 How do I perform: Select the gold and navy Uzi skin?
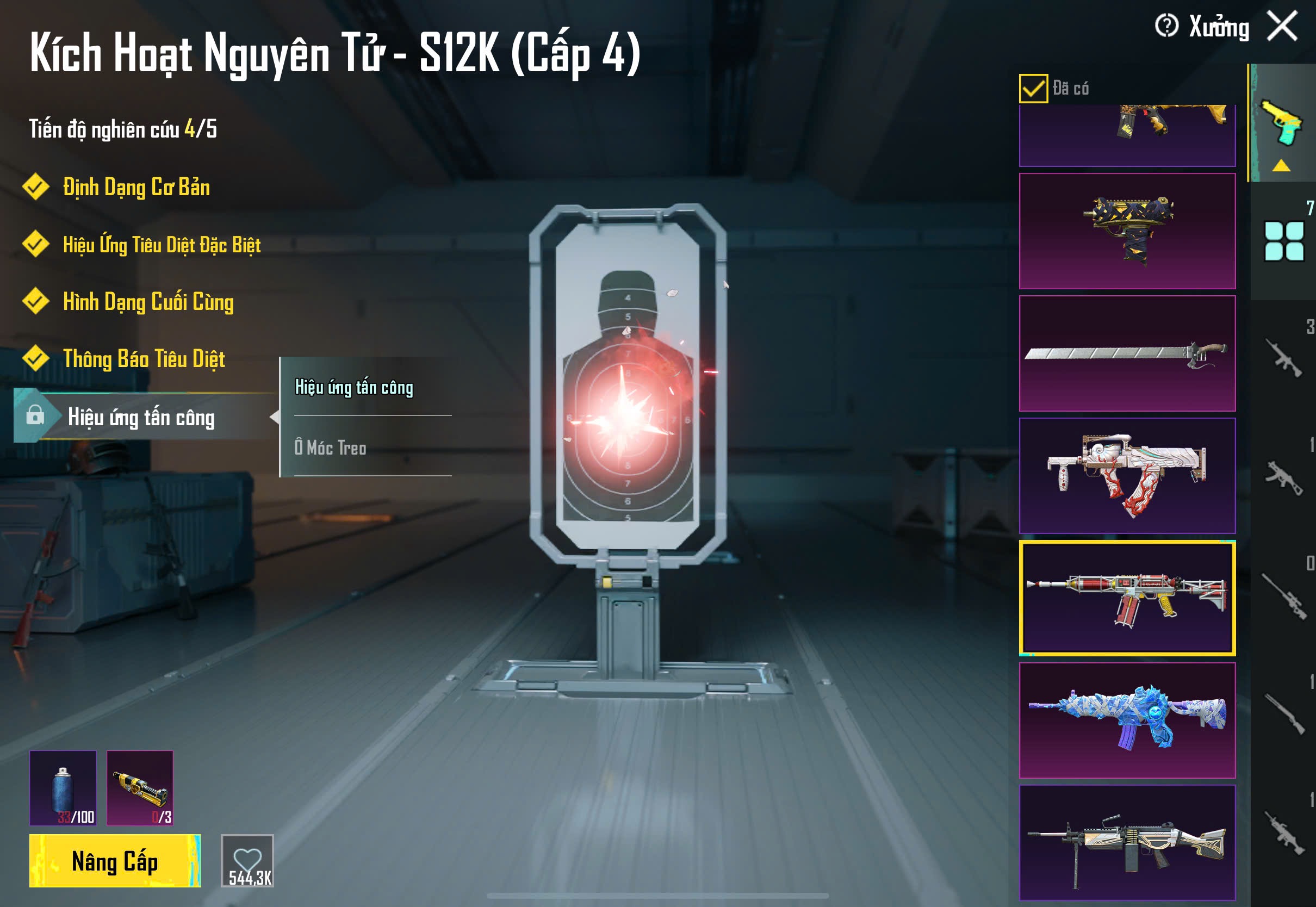1127,231
